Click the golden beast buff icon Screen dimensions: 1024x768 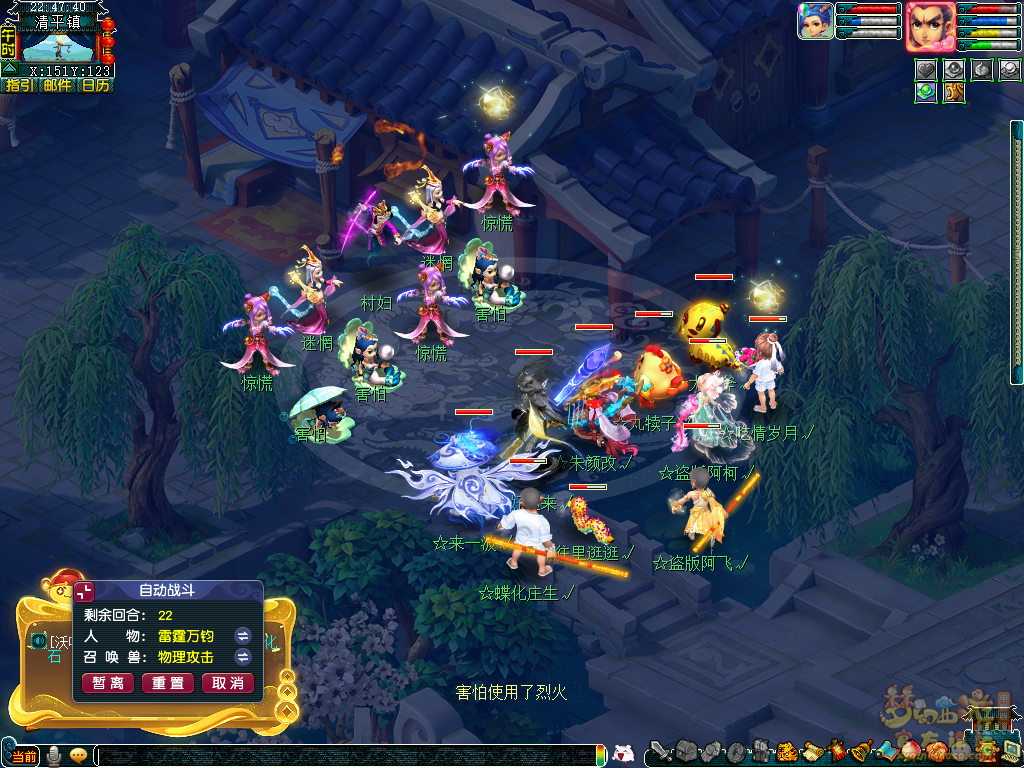tap(954, 92)
